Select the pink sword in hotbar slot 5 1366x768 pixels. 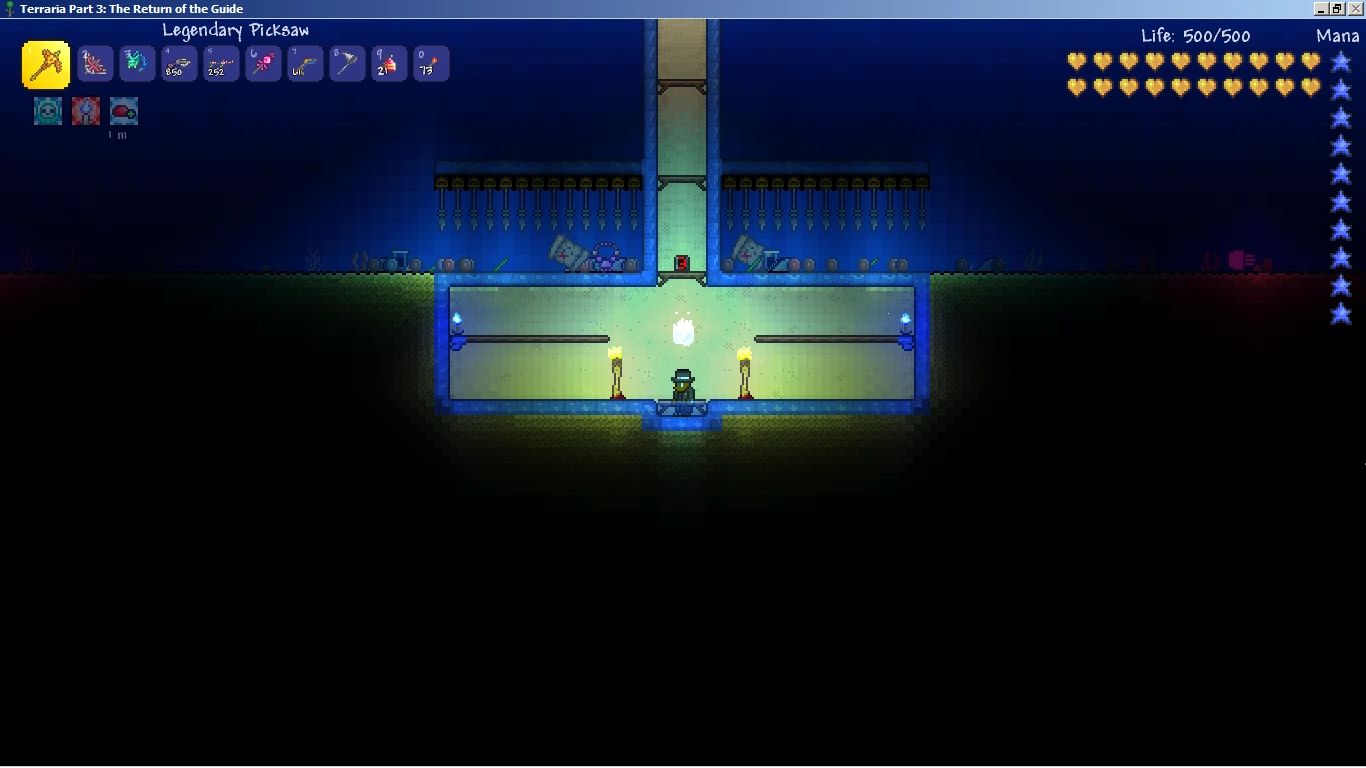tap(220, 62)
